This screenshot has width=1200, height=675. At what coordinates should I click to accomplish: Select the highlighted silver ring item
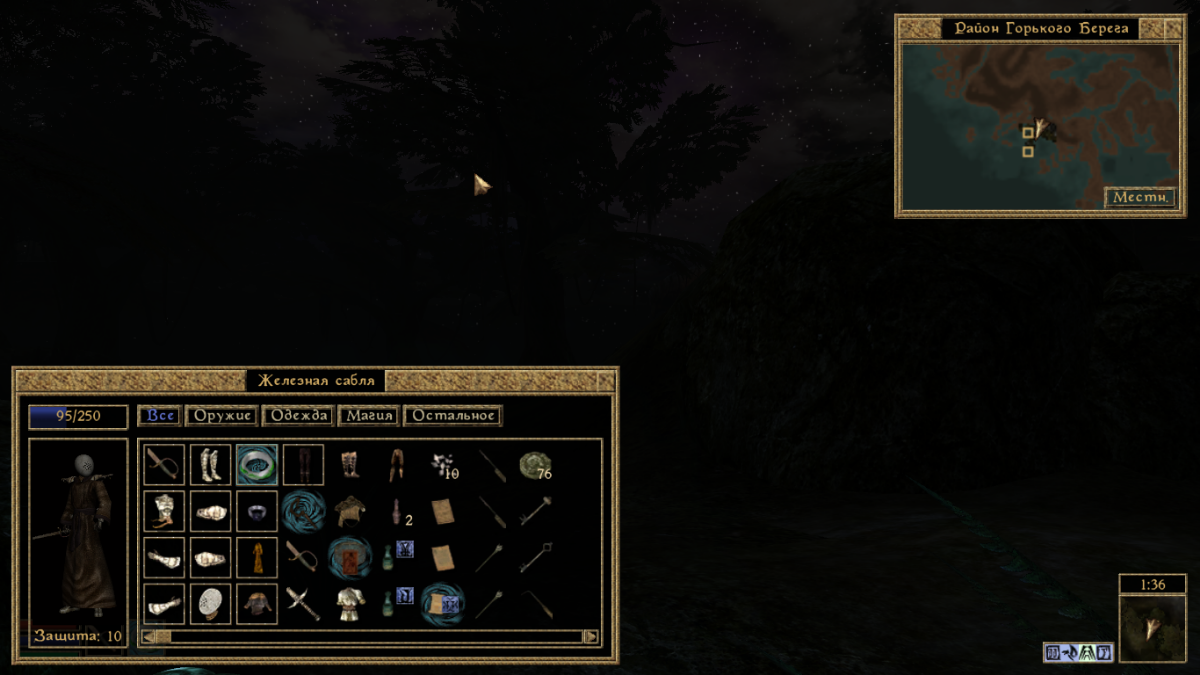257,465
